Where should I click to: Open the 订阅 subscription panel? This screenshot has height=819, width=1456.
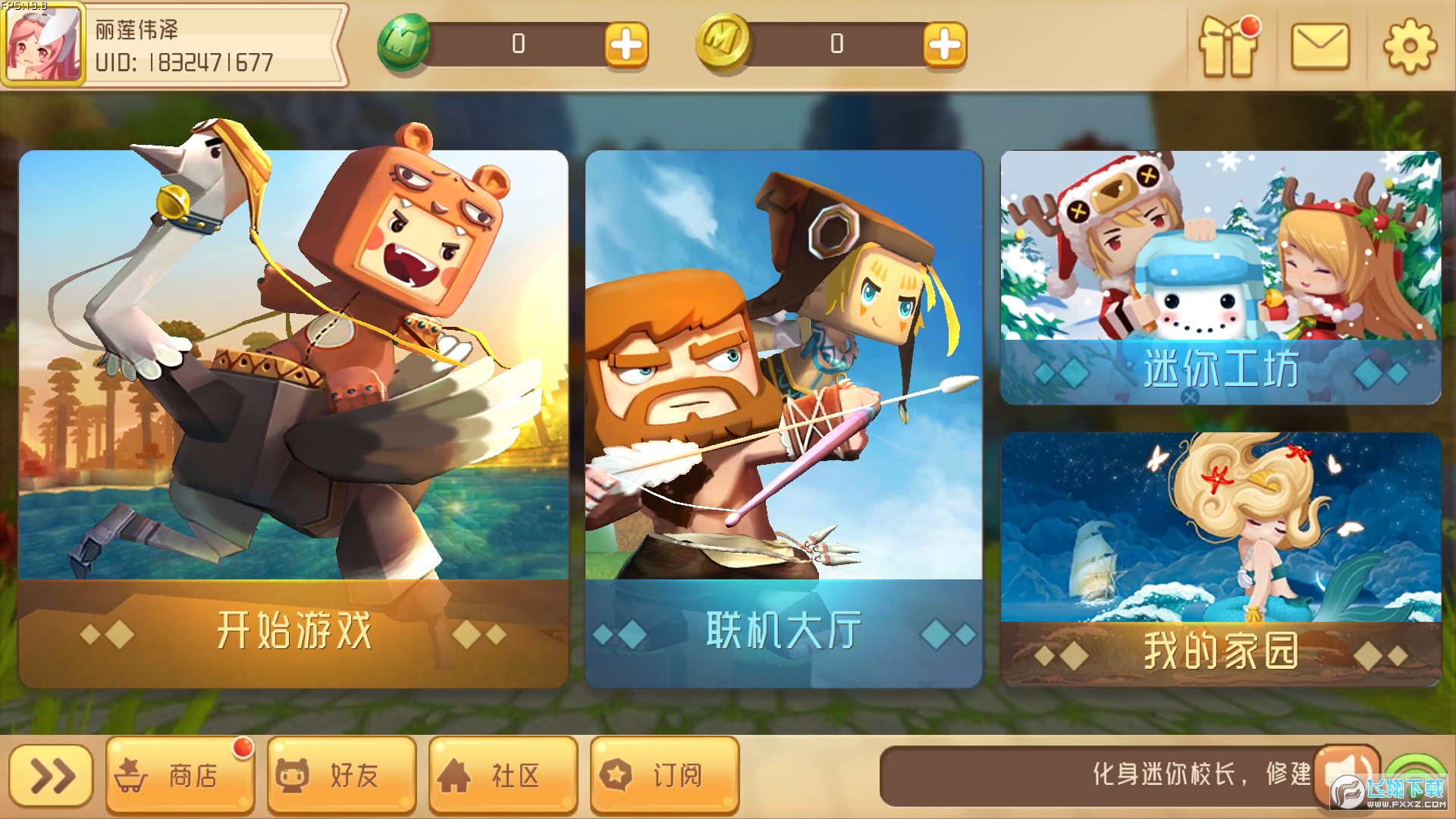coord(664,775)
